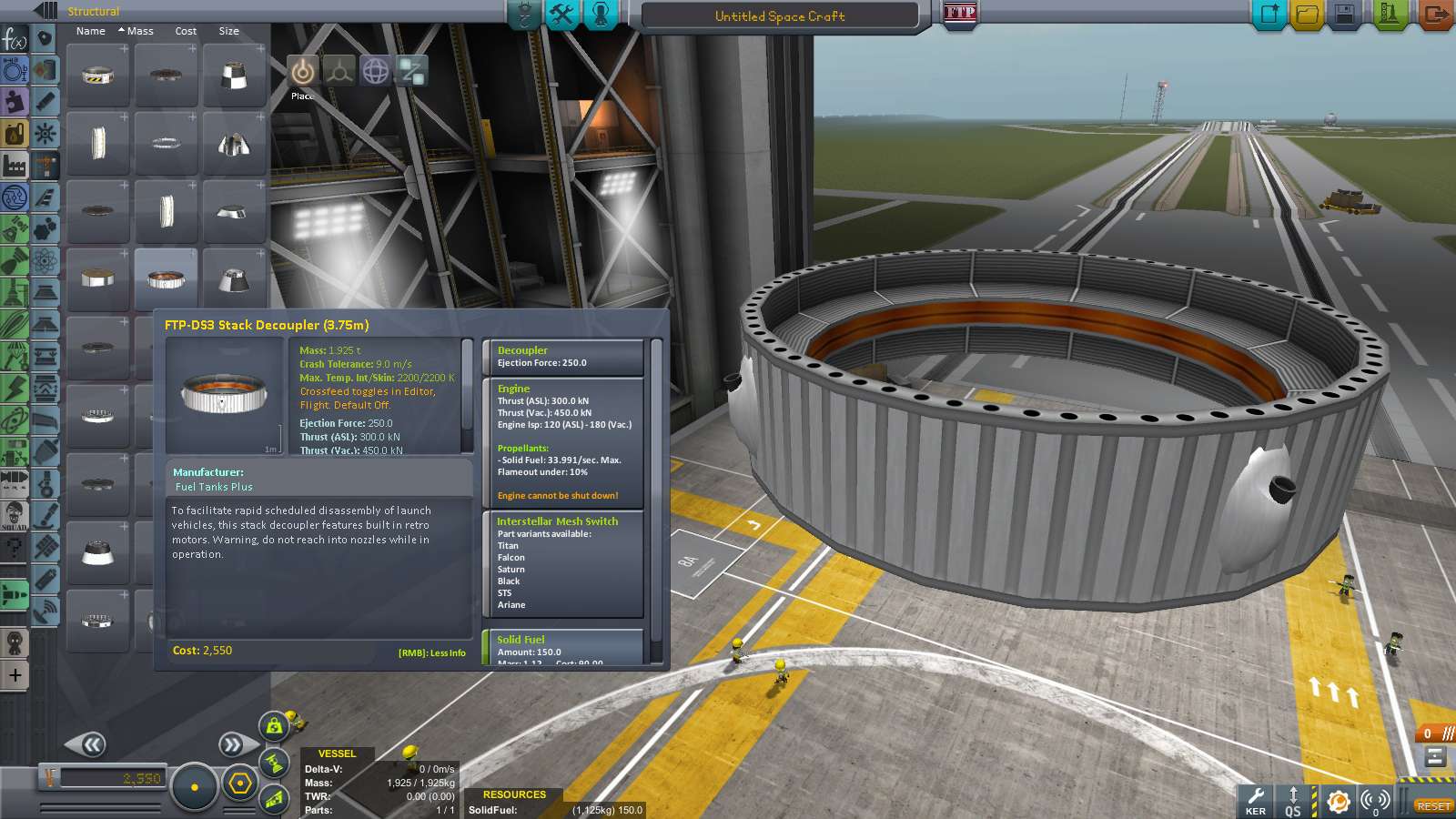This screenshot has width=1456, height=819.
Task: Launch the vessel via the green launchpad icon
Action: pos(1386,15)
